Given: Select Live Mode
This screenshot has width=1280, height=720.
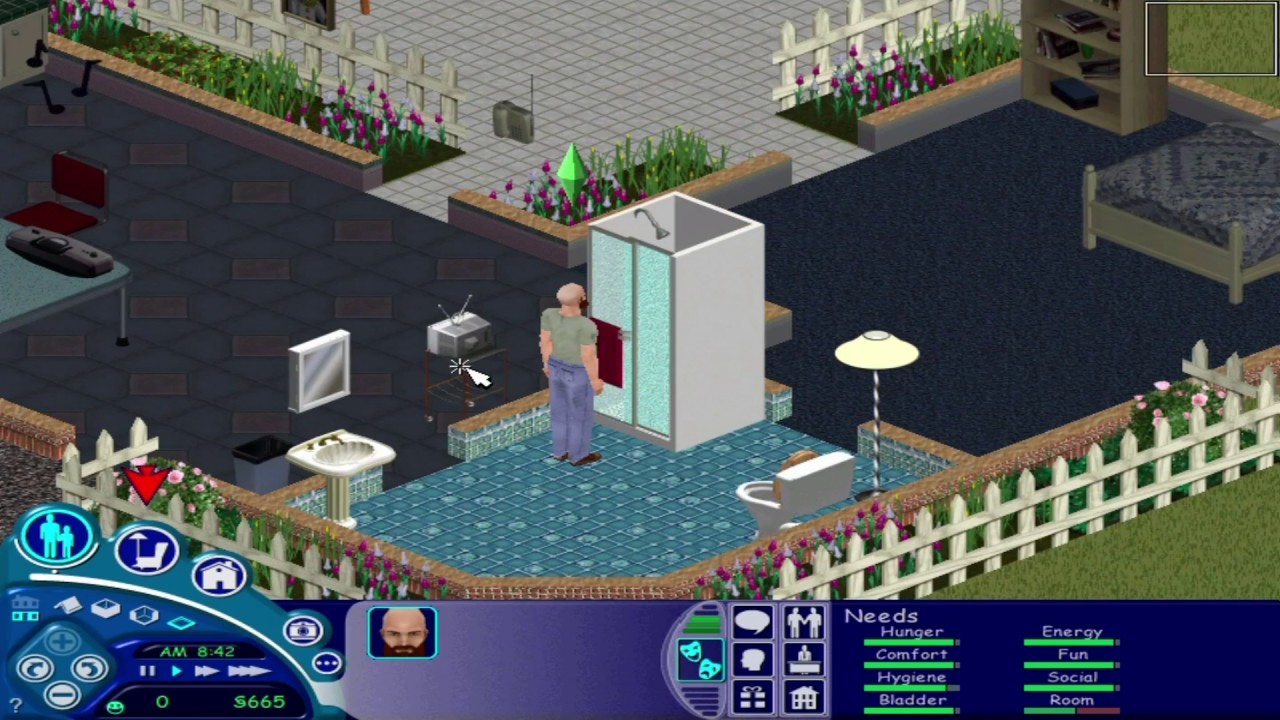Looking at the screenshot, I should click(55, 537).
